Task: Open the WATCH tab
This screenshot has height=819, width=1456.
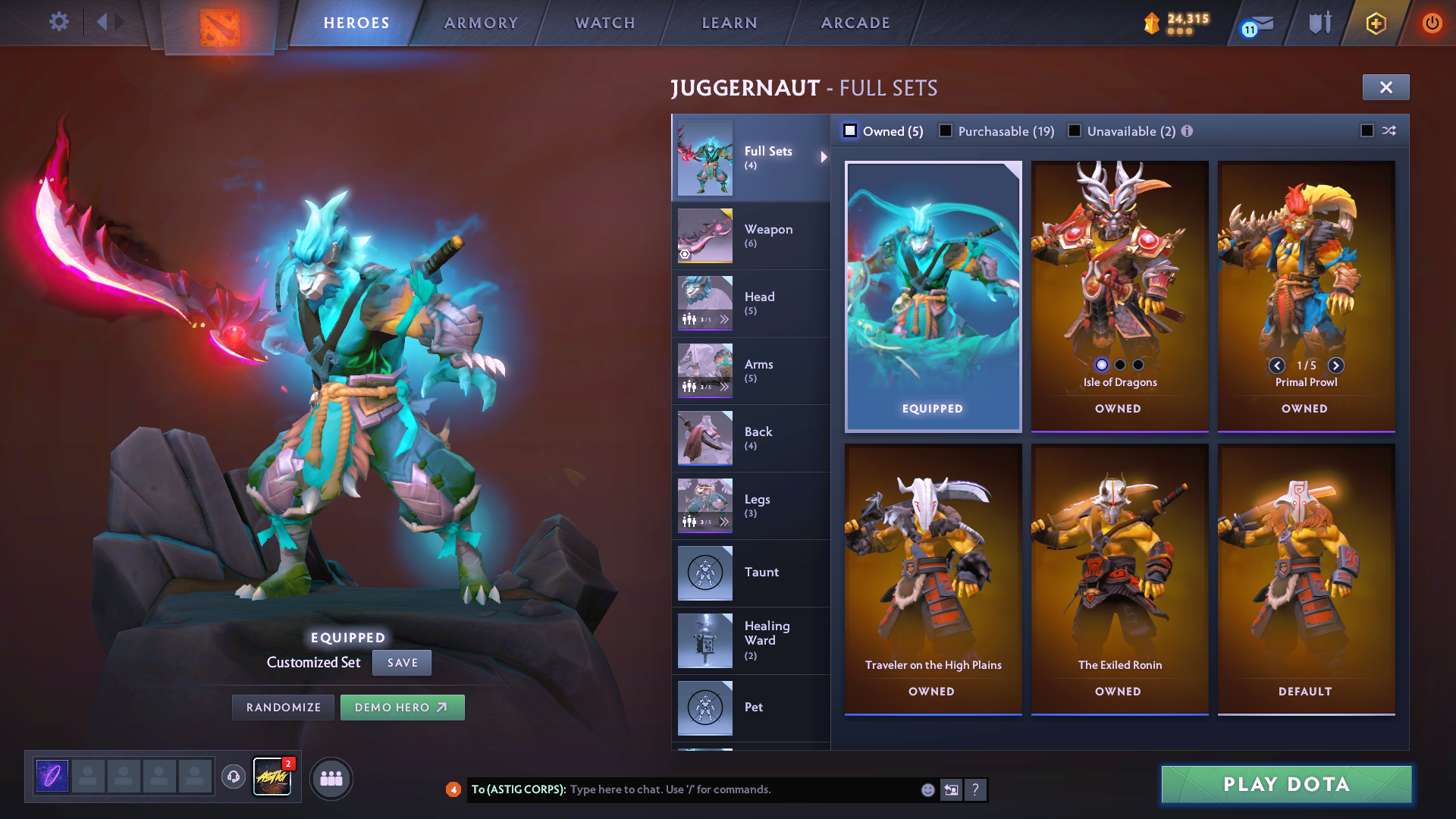Action: point(604,23)
